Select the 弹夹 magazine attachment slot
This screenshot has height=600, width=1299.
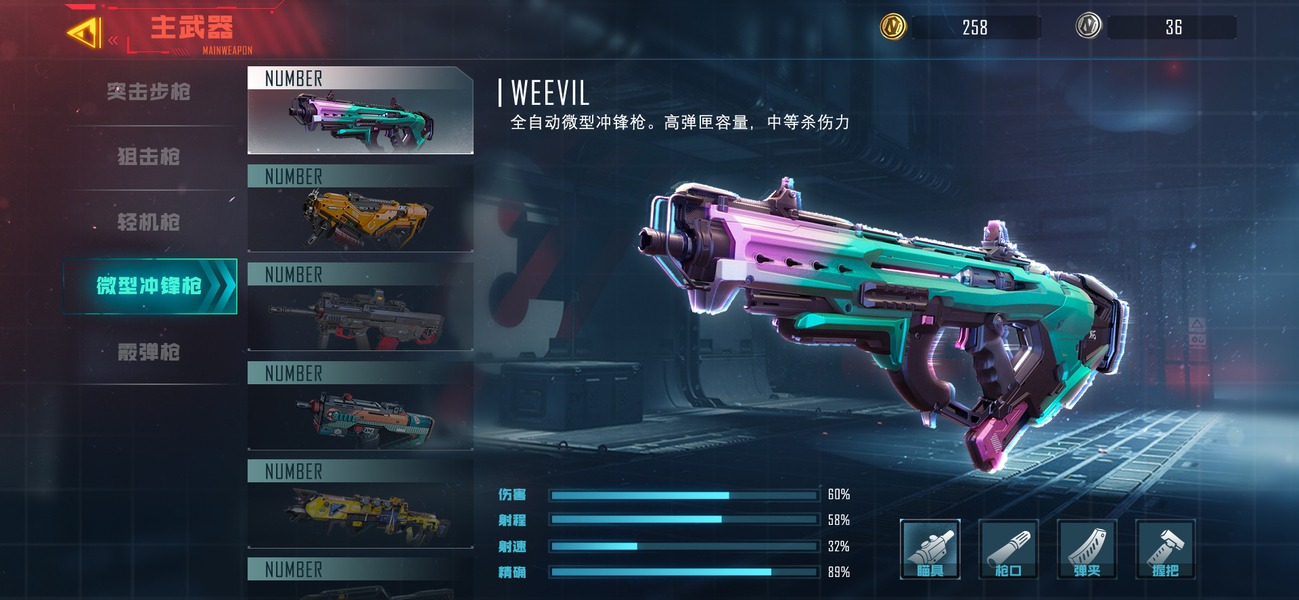click(1087, 549)
